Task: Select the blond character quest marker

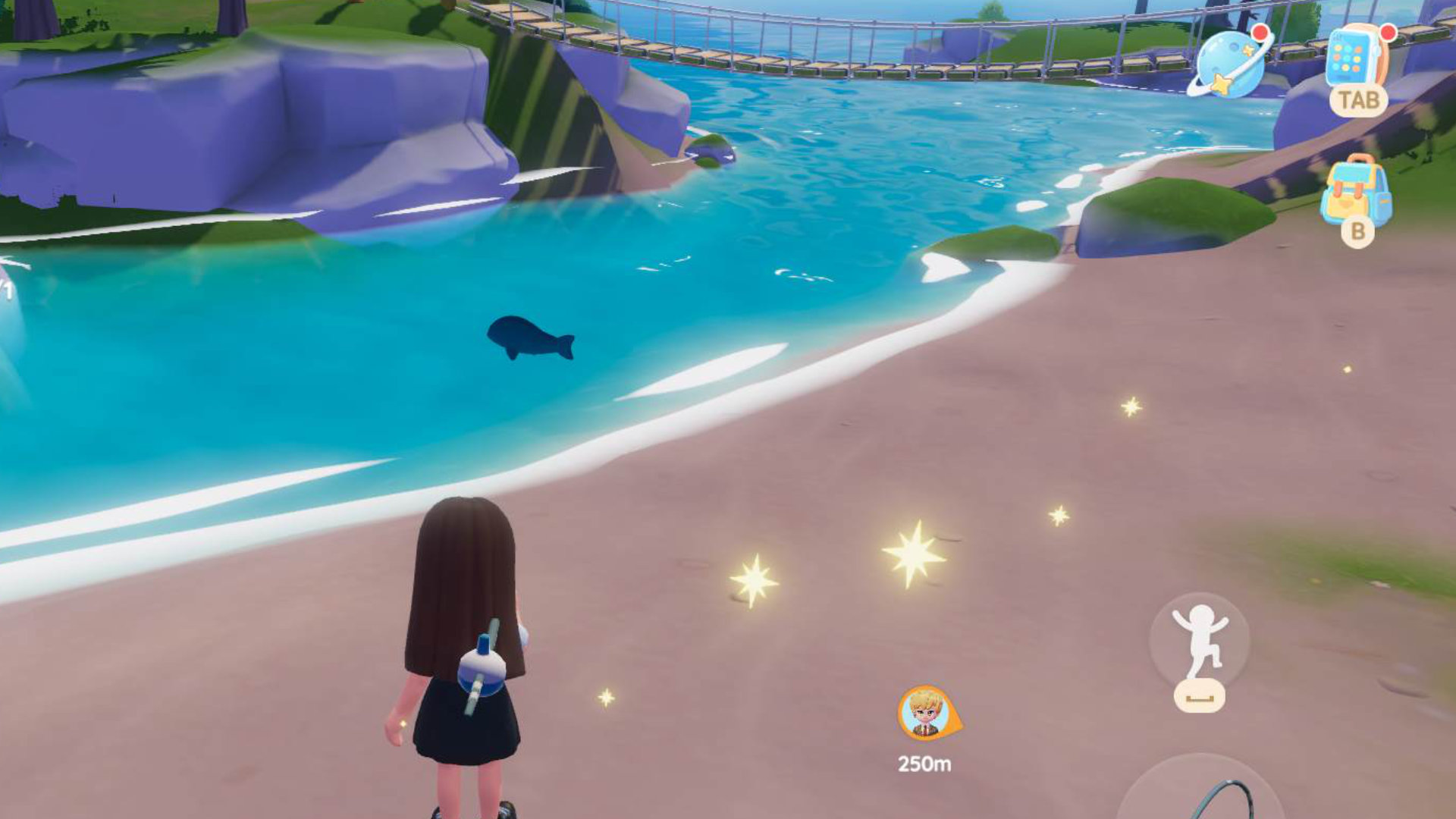Action: 926,713
